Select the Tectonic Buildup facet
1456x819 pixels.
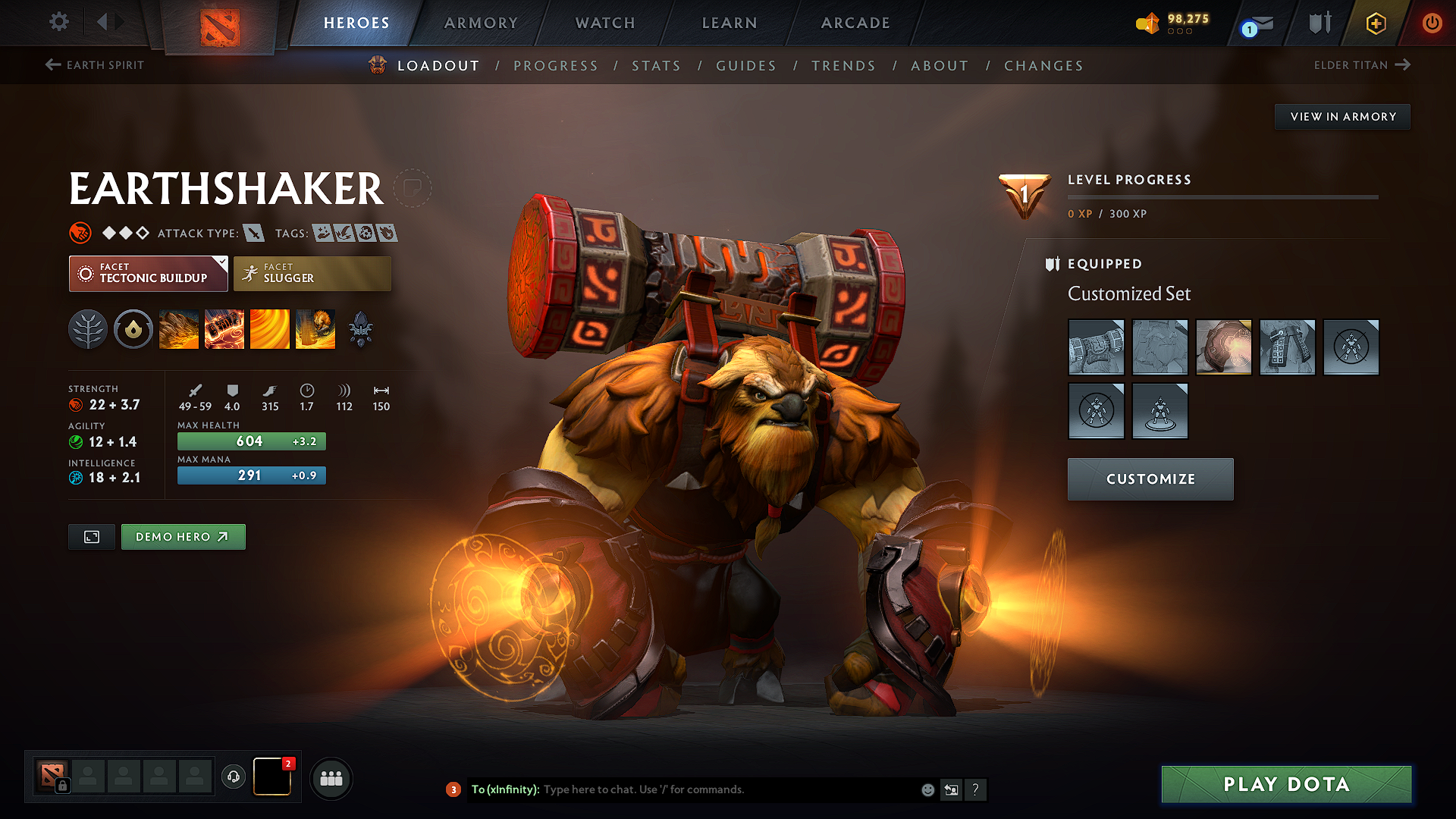[148, 273]
